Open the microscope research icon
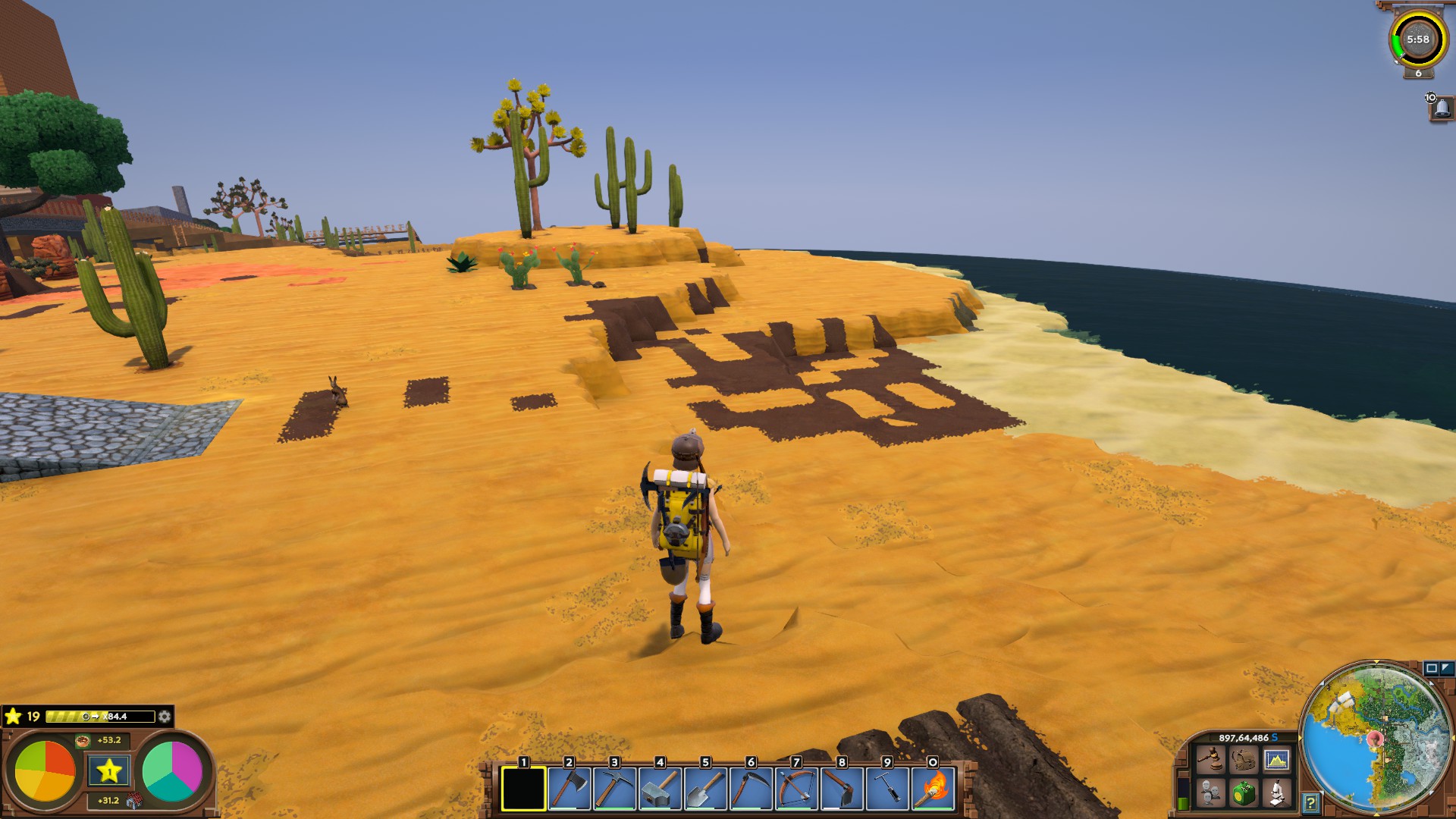Image resolution: width=1456 pixels, height=819 pixels. point(1277,793)
